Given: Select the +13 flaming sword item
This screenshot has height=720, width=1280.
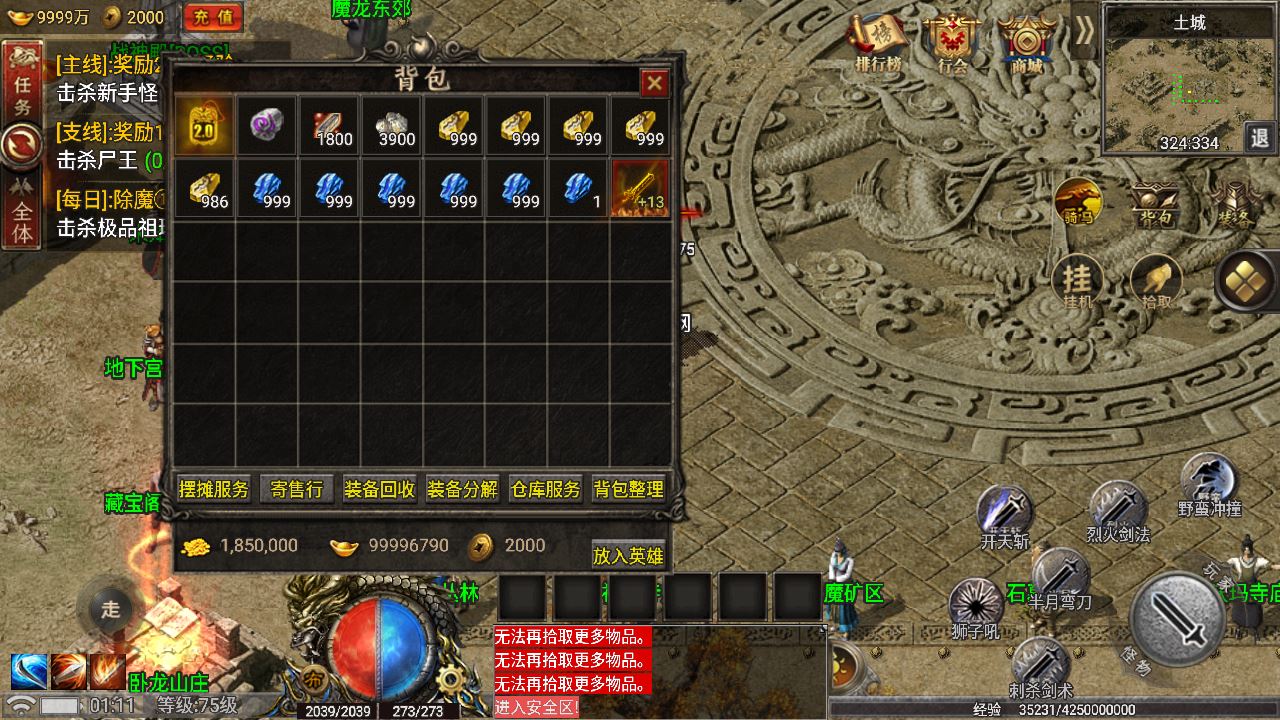Looking at the screenshot, I should 640,188.
